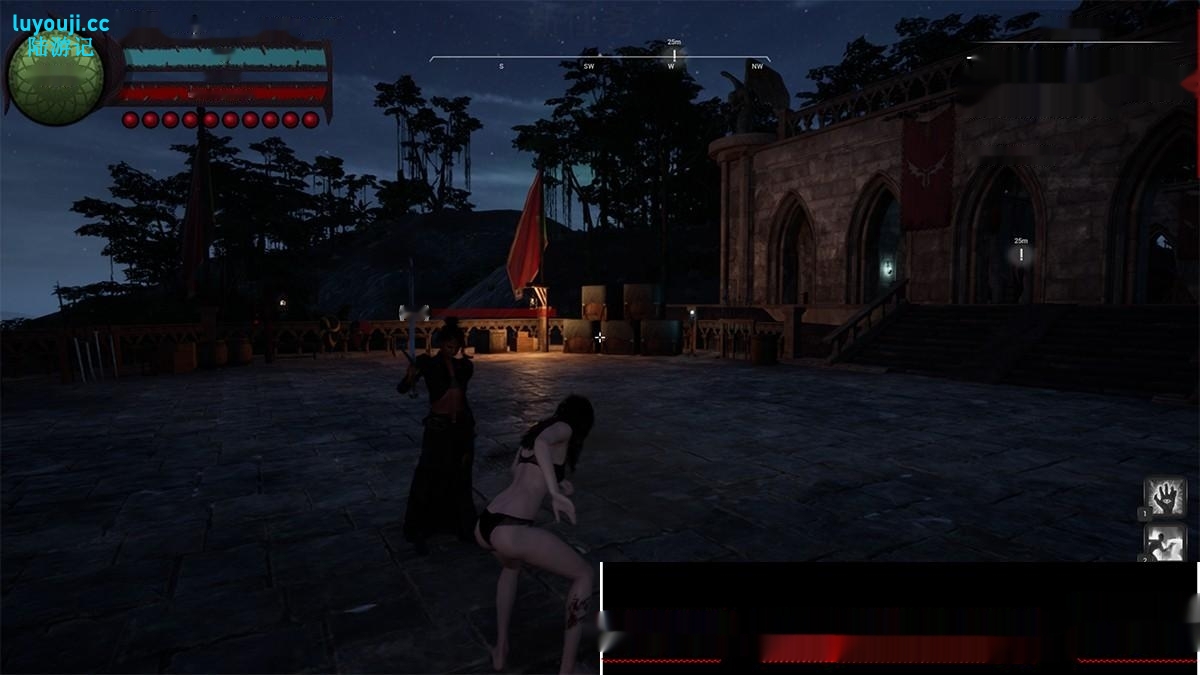Use the running figure ability icon
The width and height of the screenshot is (1200, 675).
(1165, 543)
